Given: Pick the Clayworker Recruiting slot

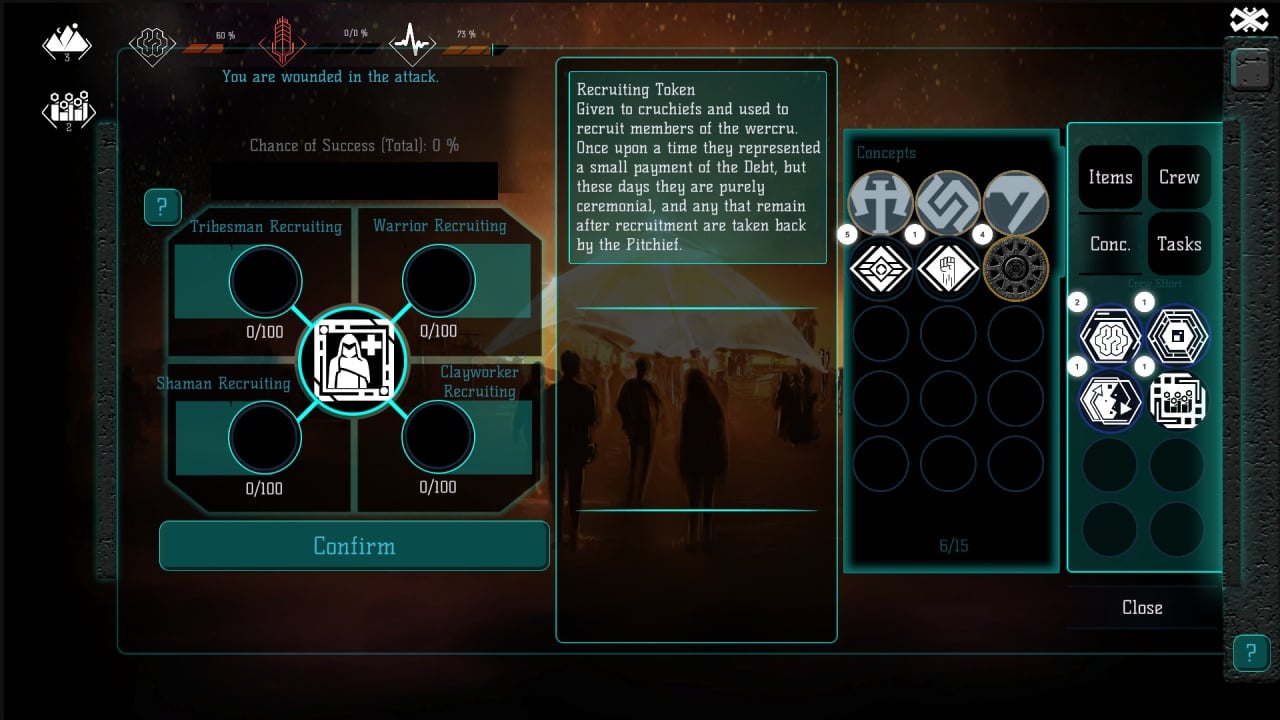Looking at the screenshot, I should pos(438,437).
